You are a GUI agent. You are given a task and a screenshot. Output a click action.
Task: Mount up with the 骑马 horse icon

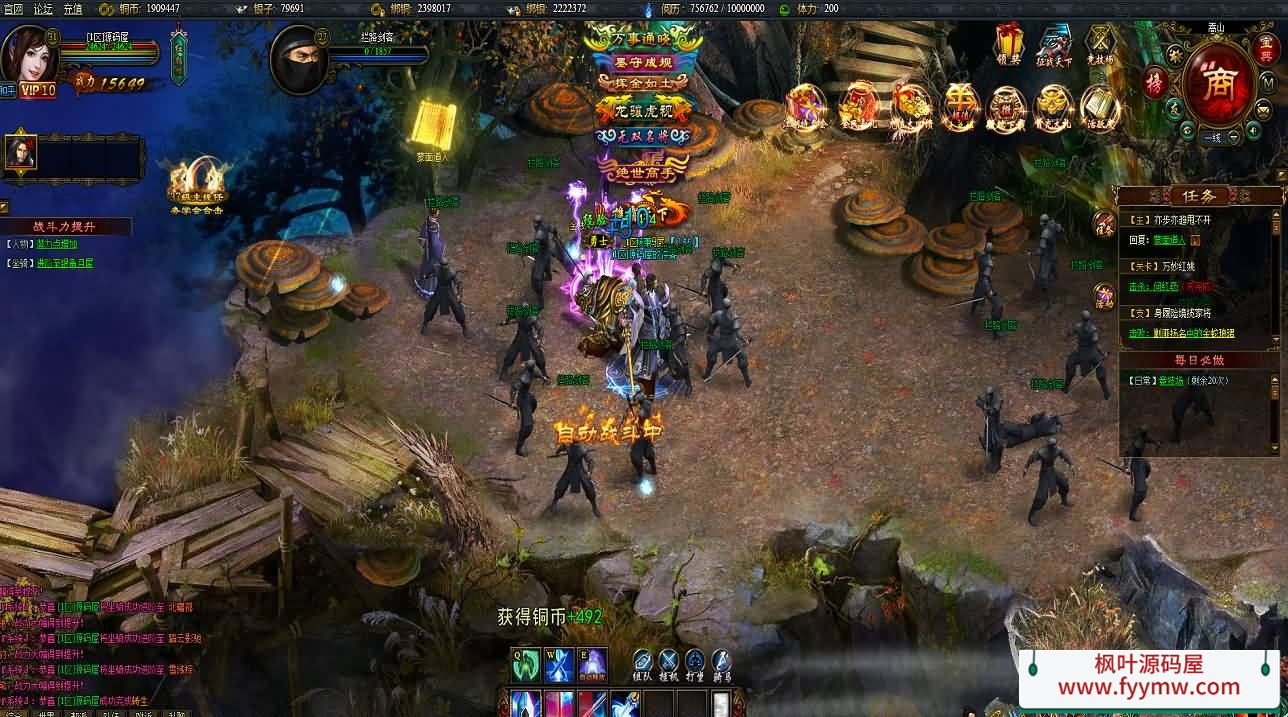tap(721, 661)
